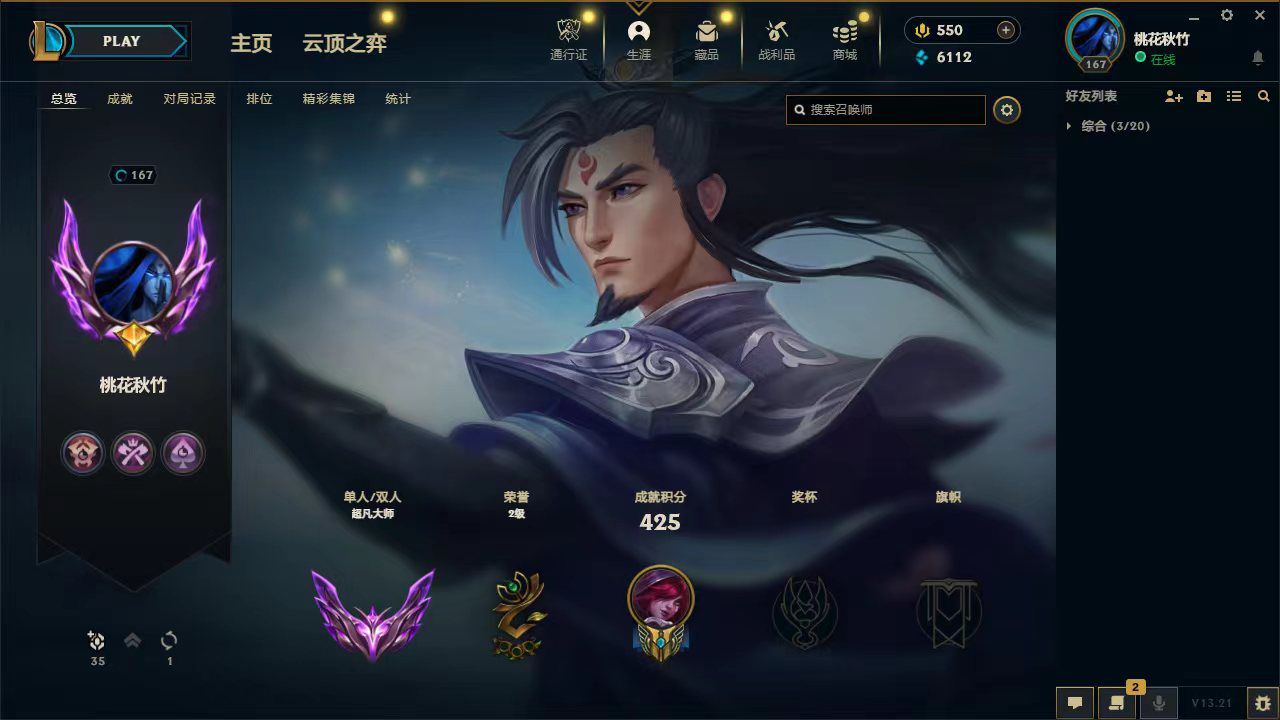Open the chat bubble icon
Image resolution: width=1280 pixels, height=720 pixels.
coord(1073,701)
